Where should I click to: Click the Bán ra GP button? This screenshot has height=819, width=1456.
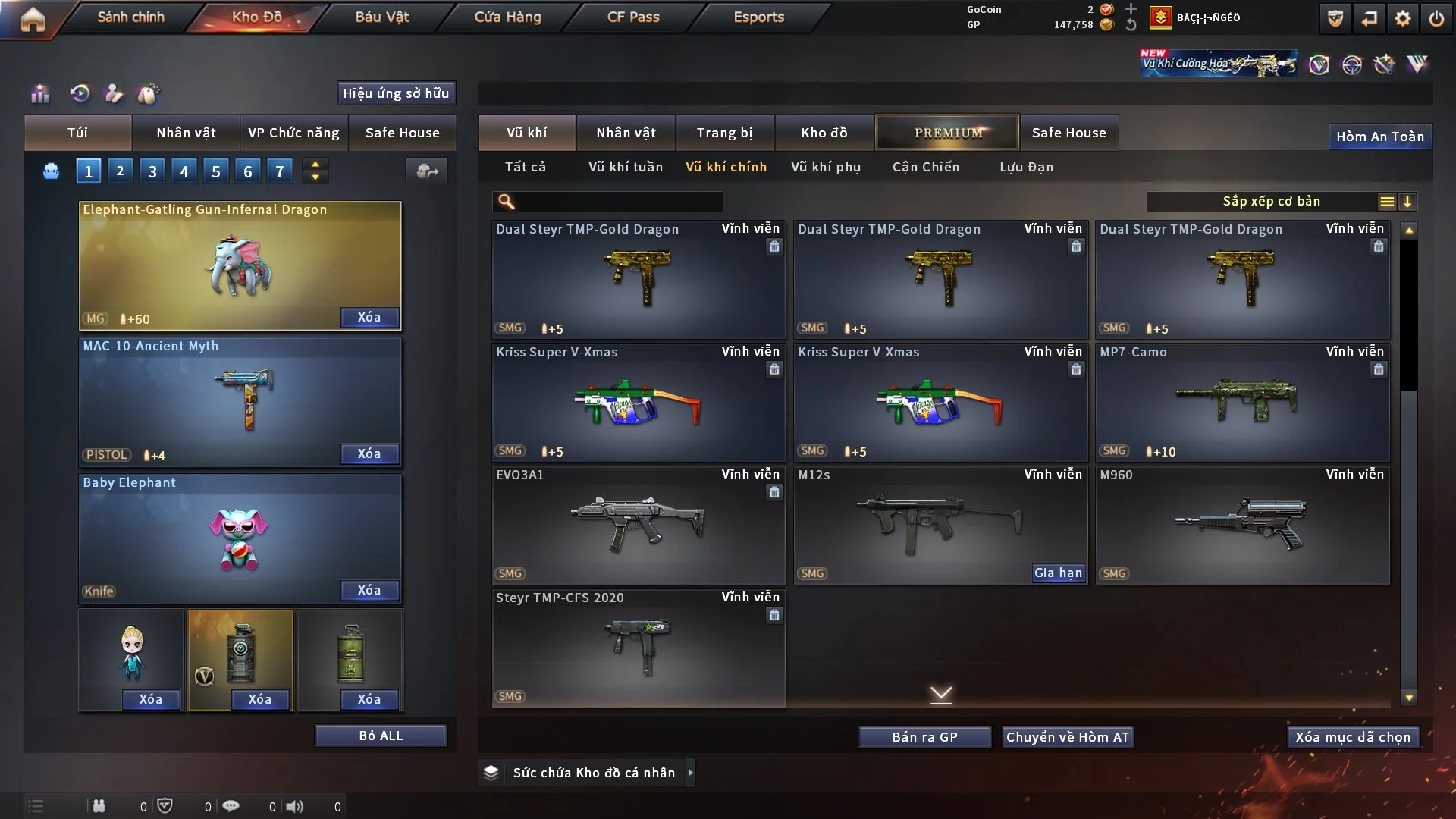click(x=924, y=737)
